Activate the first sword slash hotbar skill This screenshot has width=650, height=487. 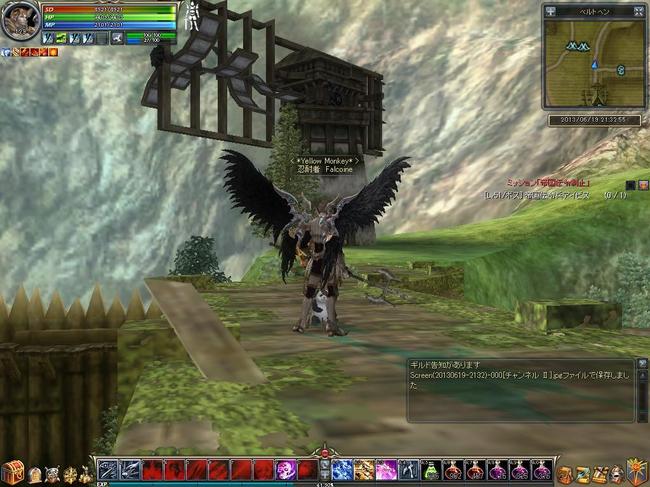(x=108, y=470)
